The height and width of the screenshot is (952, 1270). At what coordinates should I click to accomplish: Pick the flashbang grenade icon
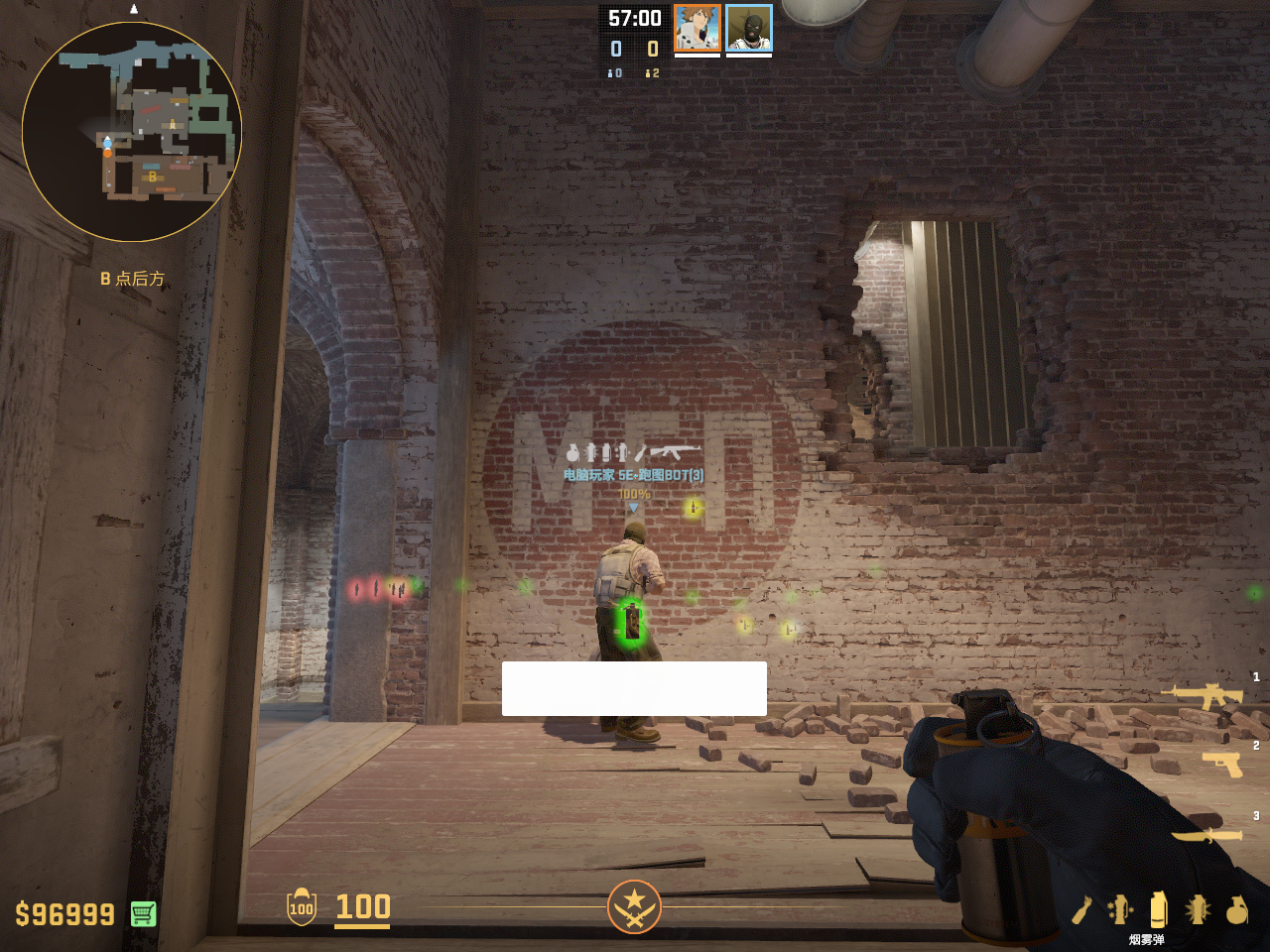coord(1198,909)
